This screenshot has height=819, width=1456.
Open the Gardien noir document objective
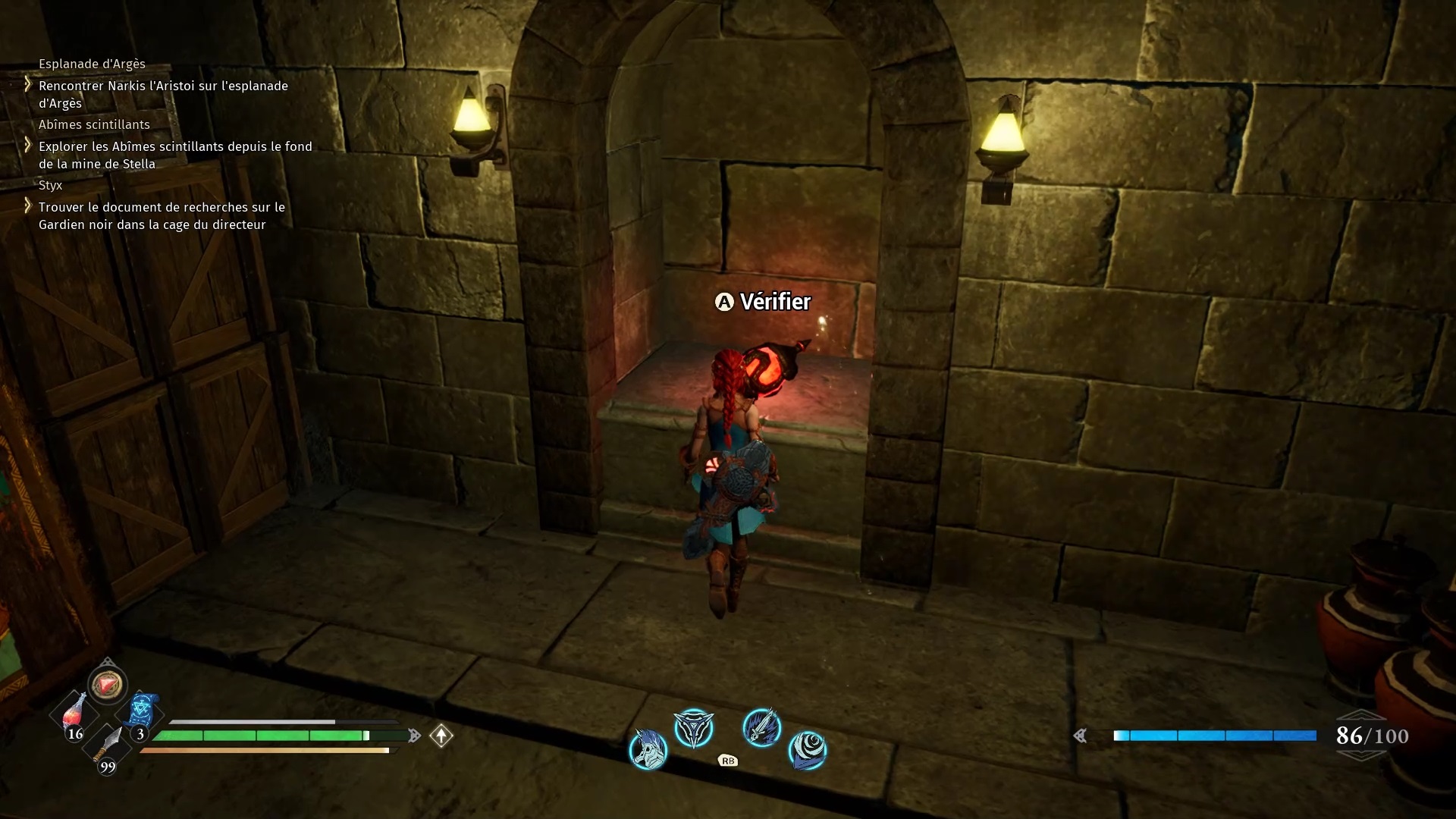(162, 216)
